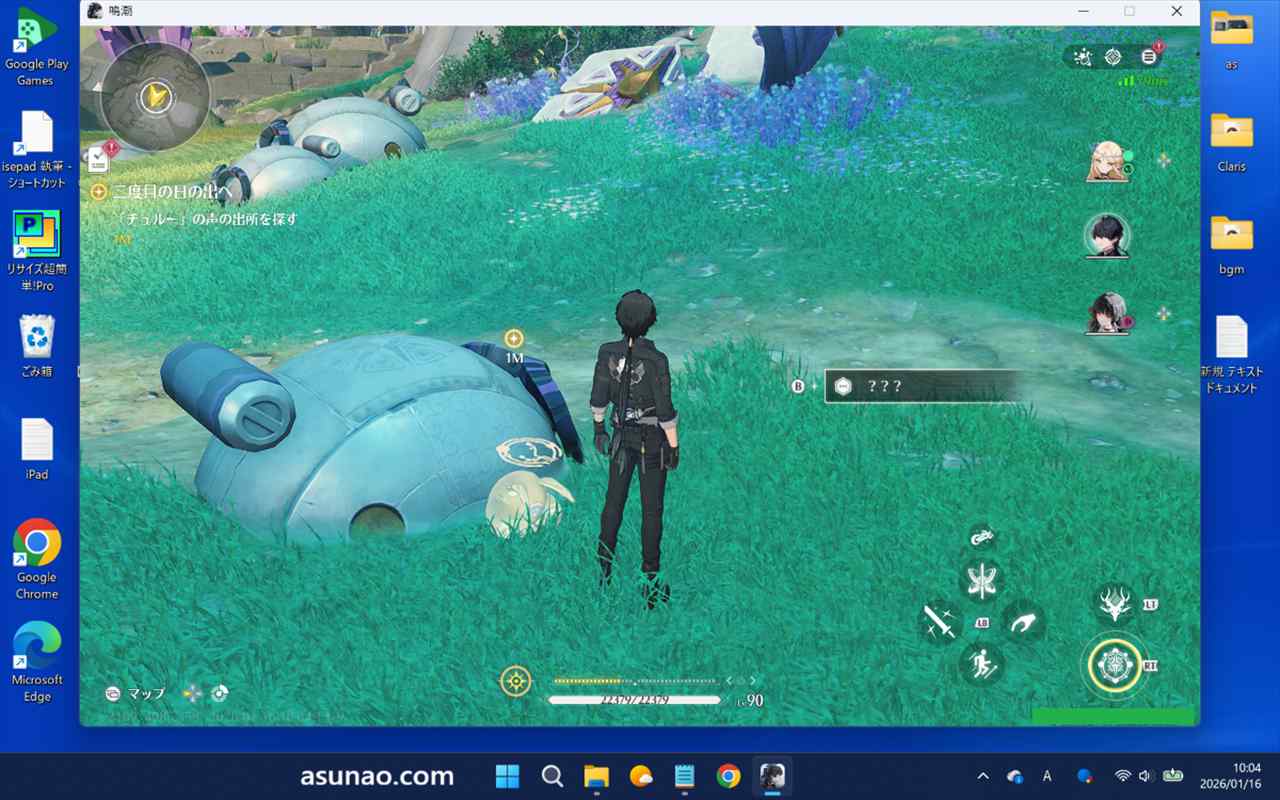
Task: Close the 鳴潮 game window
Action: [1177, 11]
